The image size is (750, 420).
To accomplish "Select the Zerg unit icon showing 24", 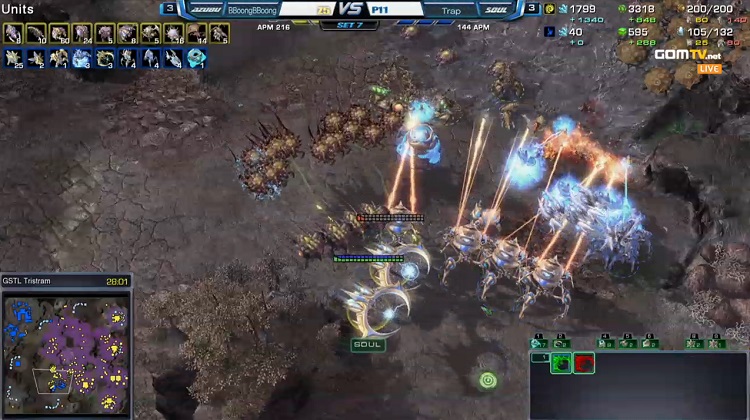I will coord(80,35).
